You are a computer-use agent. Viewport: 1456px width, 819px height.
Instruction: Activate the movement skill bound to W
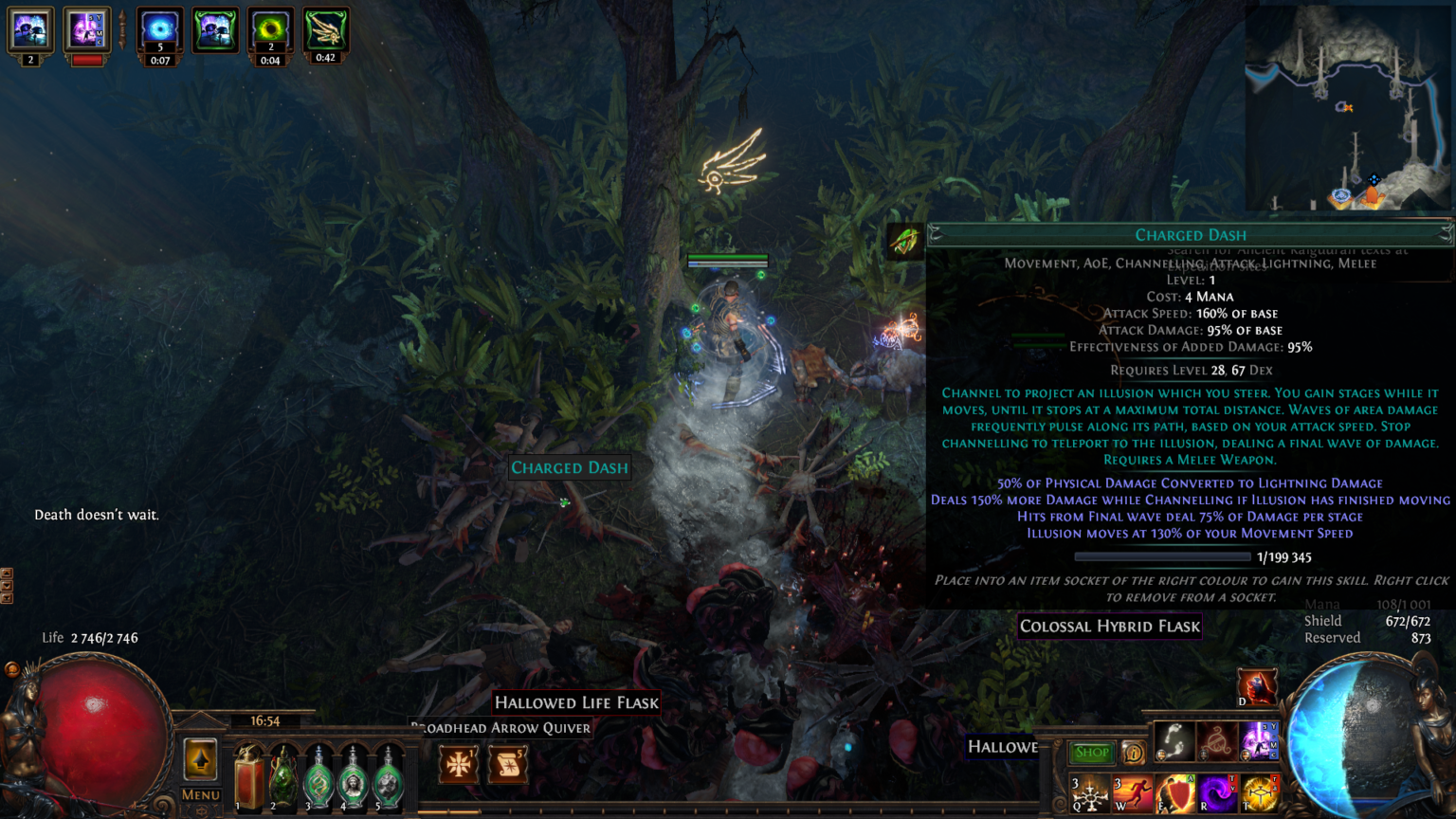point(1131,793)
